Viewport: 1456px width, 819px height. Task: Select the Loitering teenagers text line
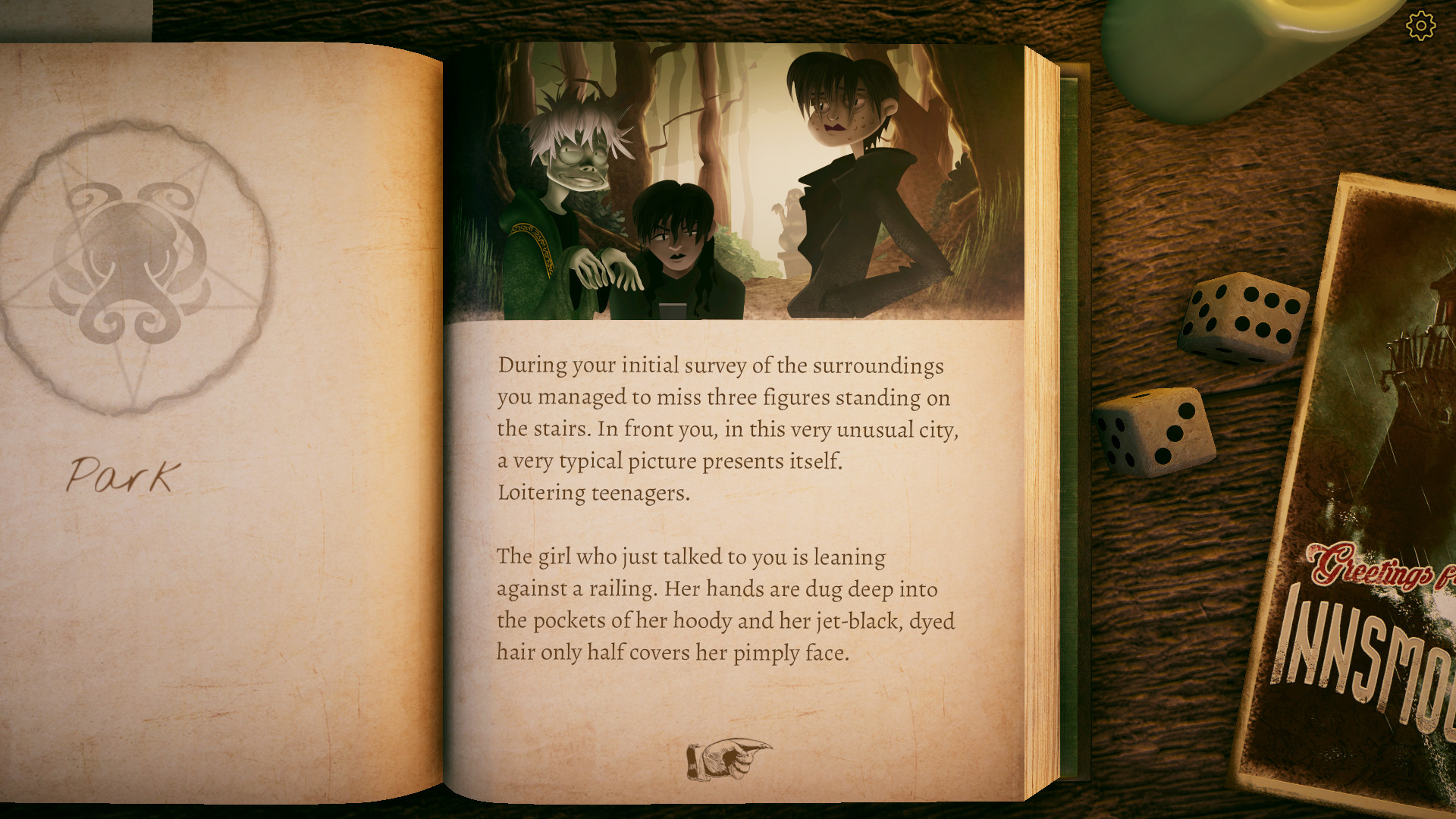tap(593, 493)
